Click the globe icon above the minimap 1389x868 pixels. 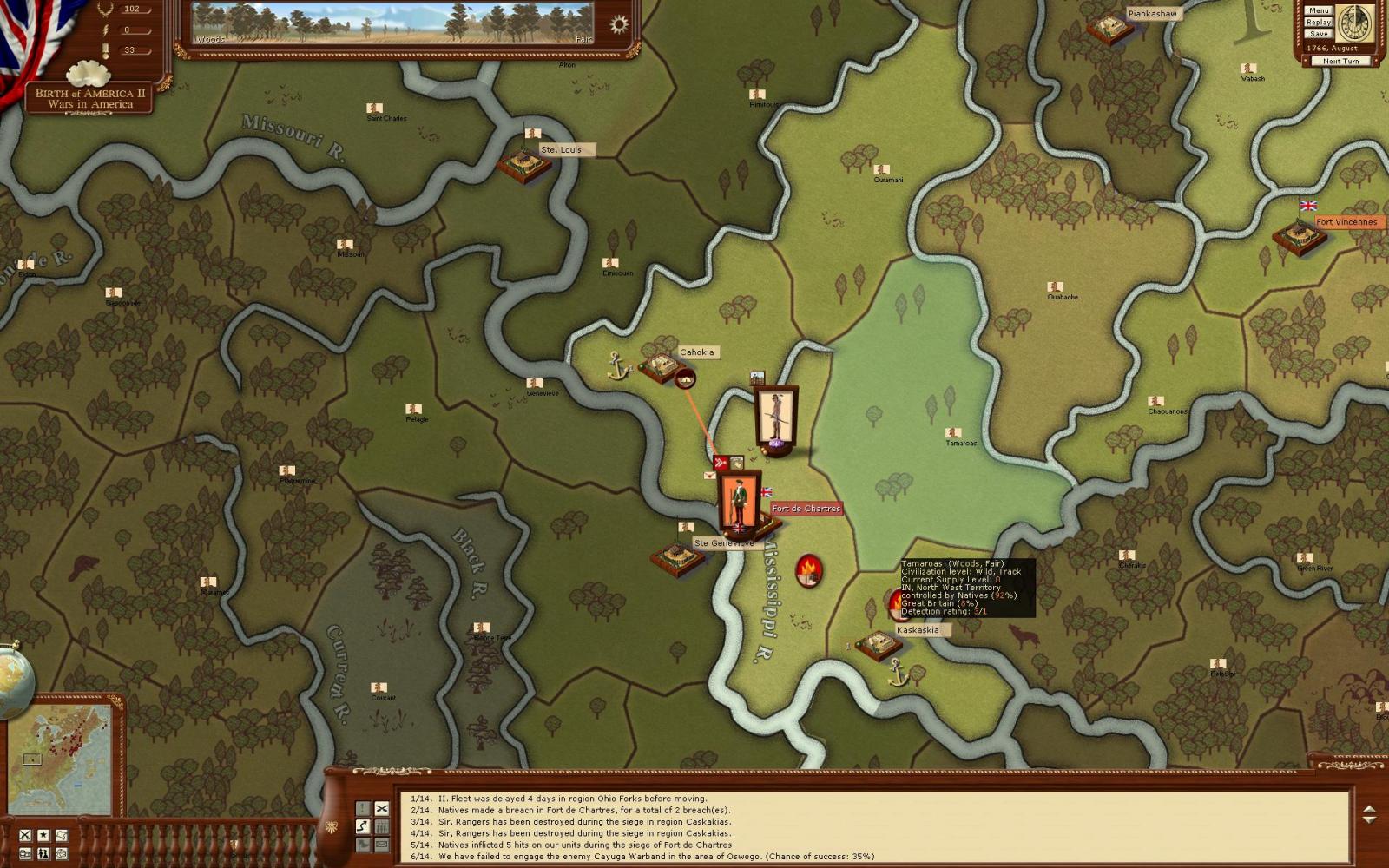pos(12,678)
